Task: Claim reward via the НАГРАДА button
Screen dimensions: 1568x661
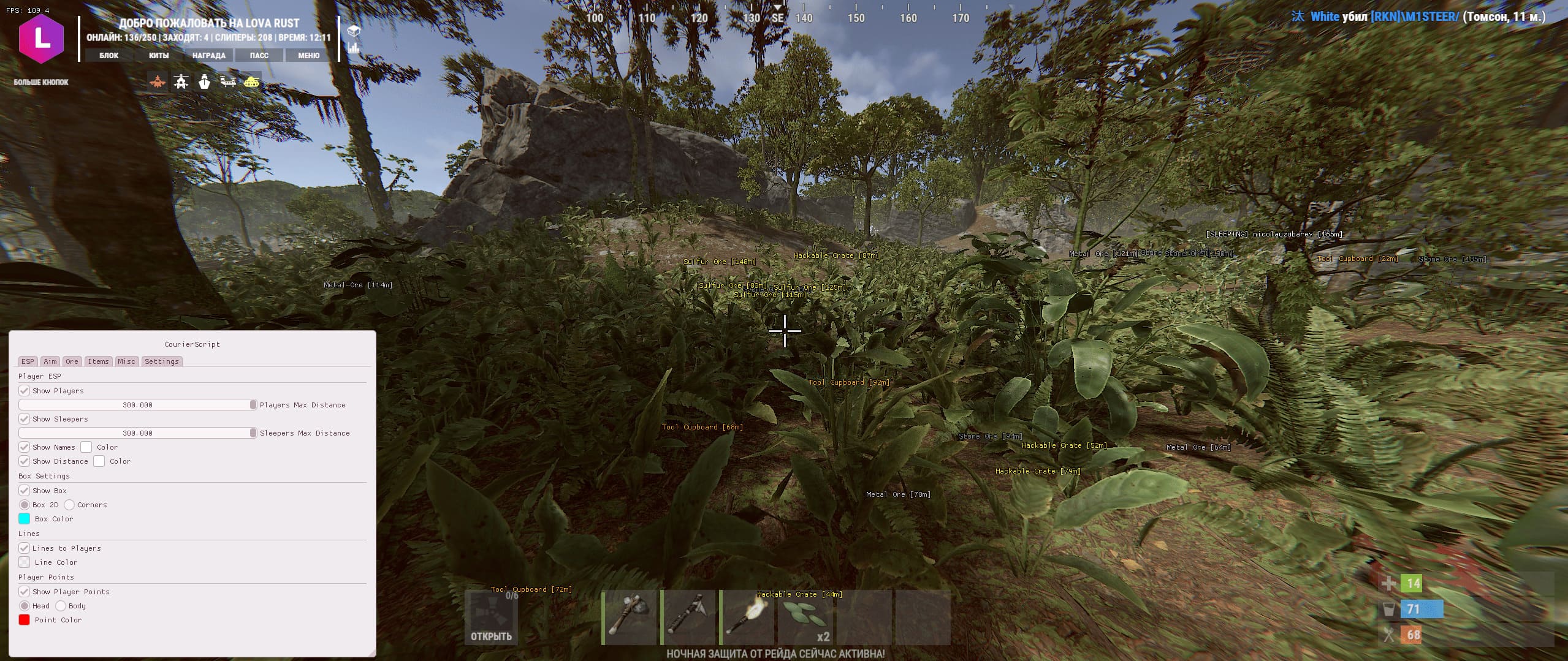Action: click(x=209, y=55)
